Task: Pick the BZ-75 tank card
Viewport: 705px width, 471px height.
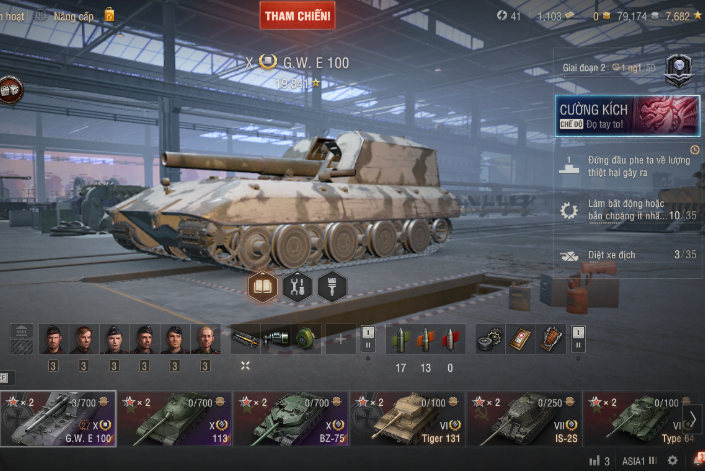Action: (x=291, y=418)
